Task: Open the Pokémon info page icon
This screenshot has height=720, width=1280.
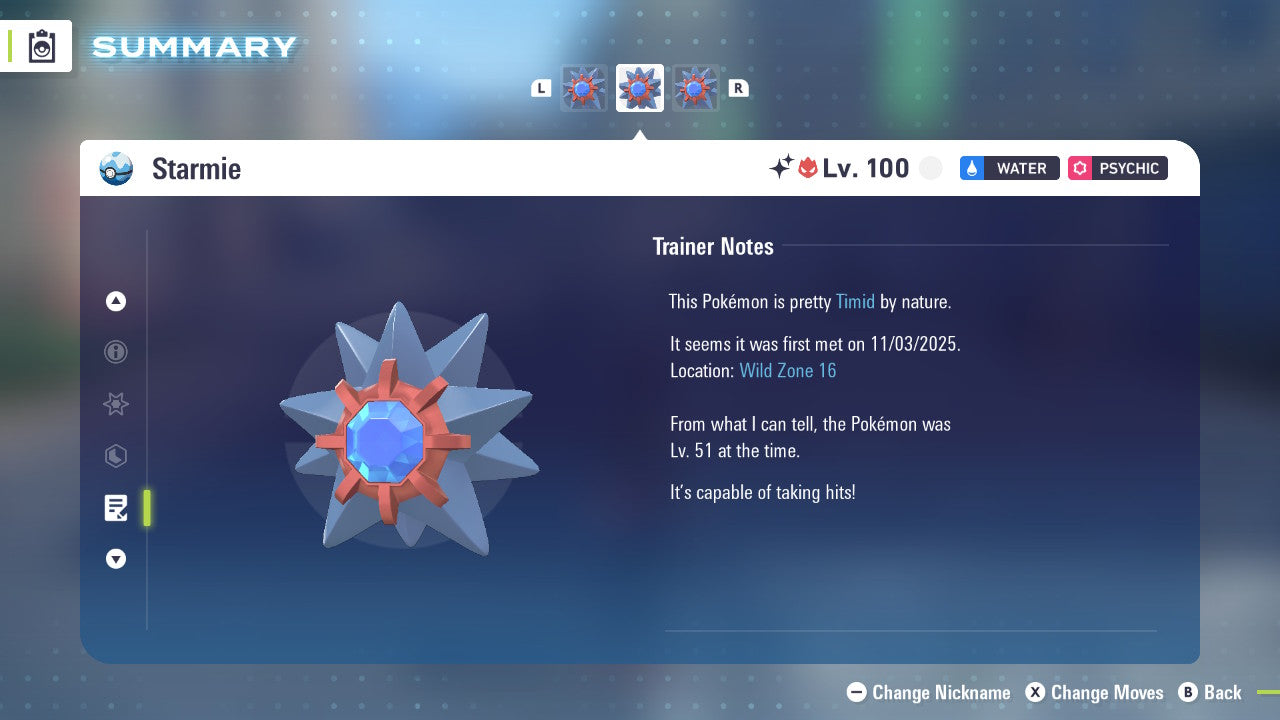Action: pyautogui.click(x=116, y=352)
